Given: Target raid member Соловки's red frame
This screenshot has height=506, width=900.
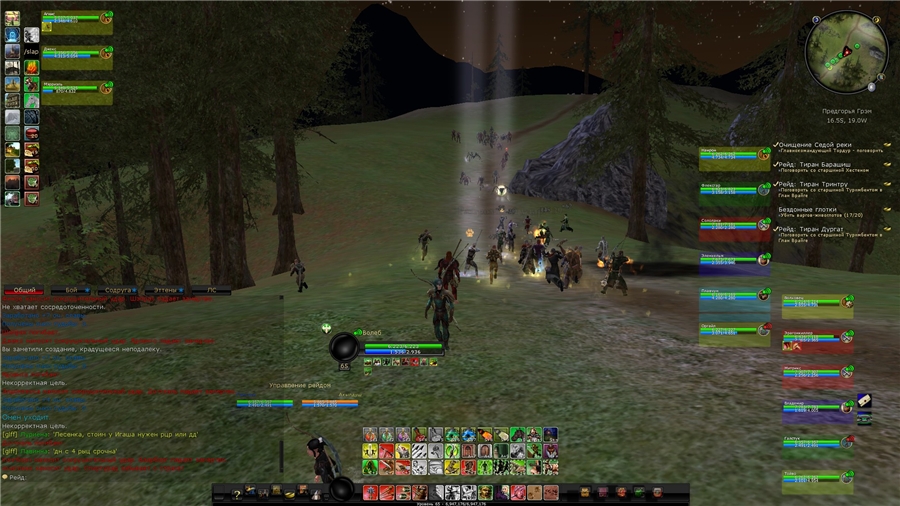Looking at the screenshot, I should pos(734,226).
